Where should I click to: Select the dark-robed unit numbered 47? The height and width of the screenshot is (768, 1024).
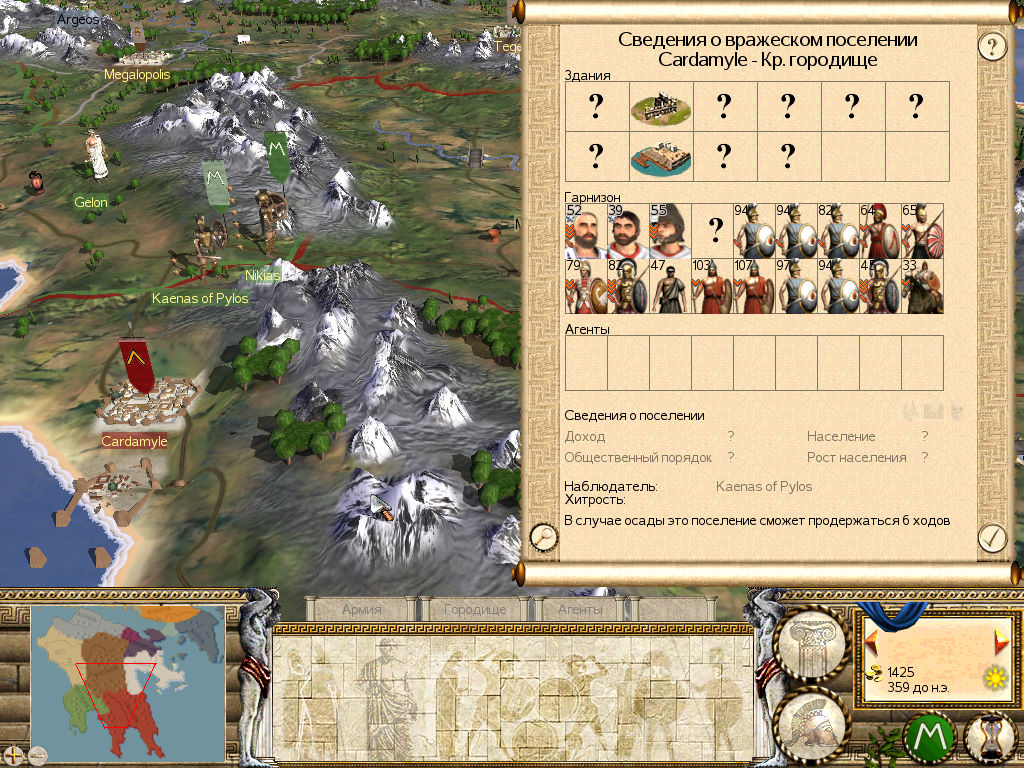pyautogui.click(x=671, y=287)
